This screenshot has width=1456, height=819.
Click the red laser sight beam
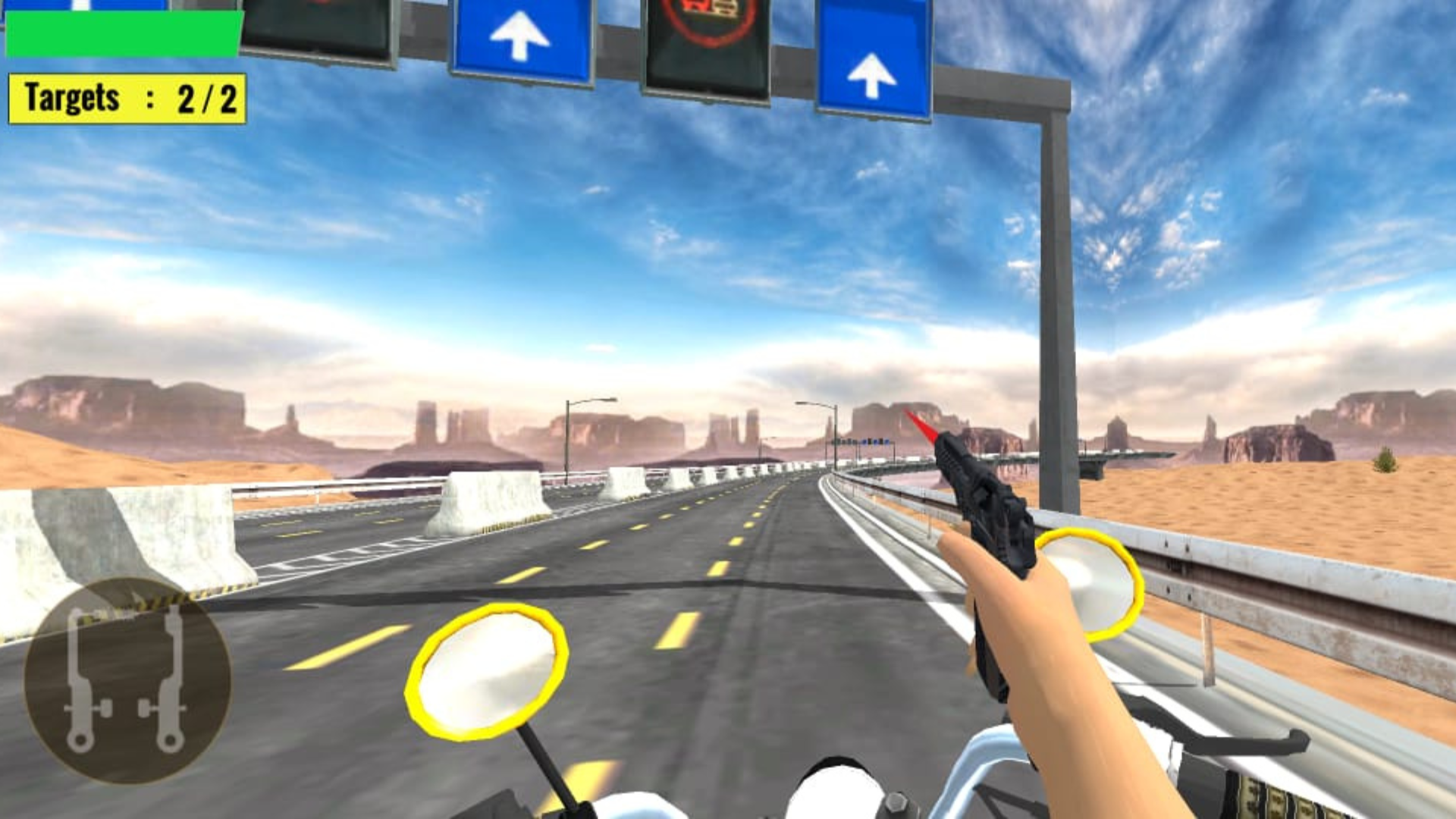921,425
